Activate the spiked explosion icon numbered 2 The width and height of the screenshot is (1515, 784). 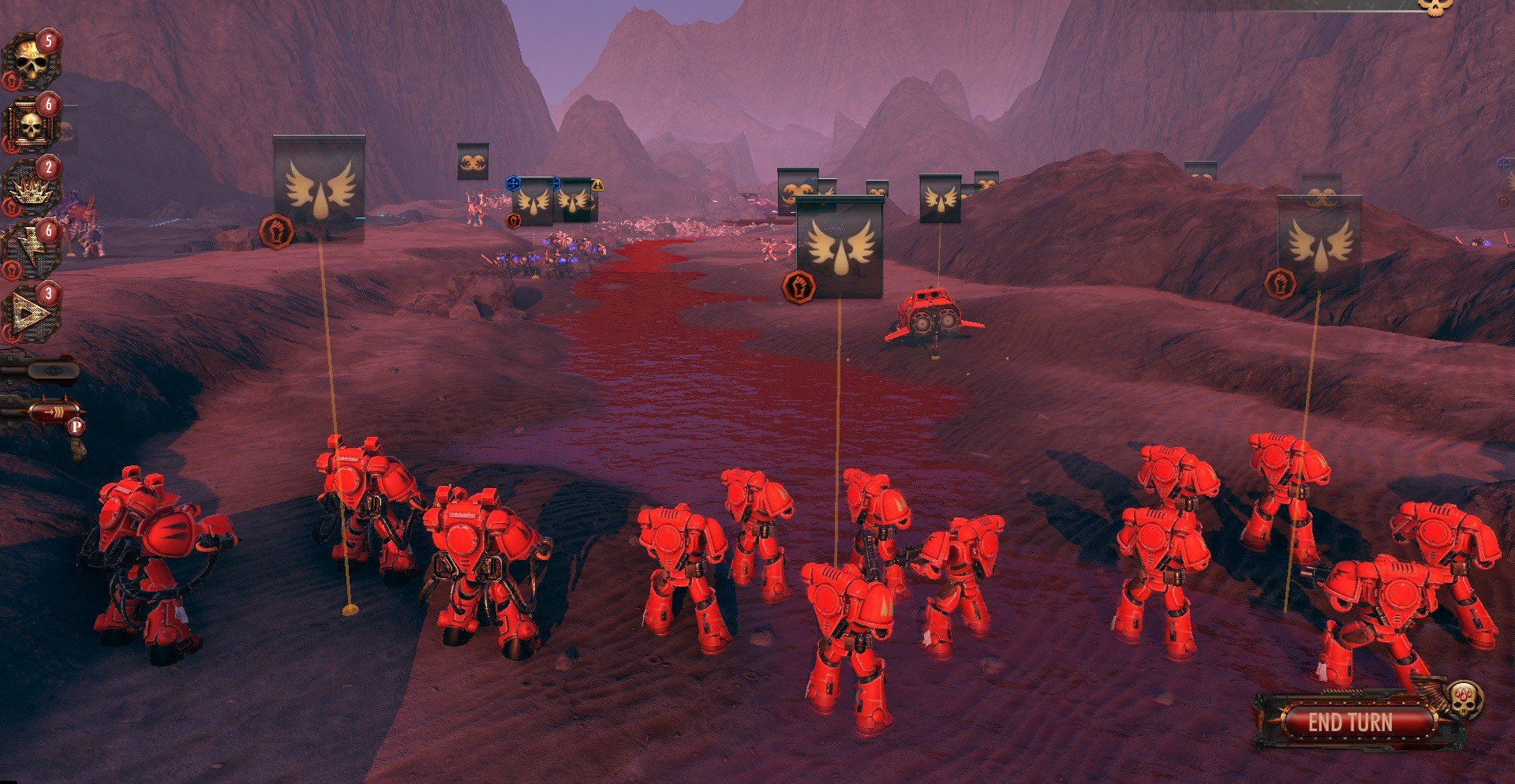tap(32, 188)
